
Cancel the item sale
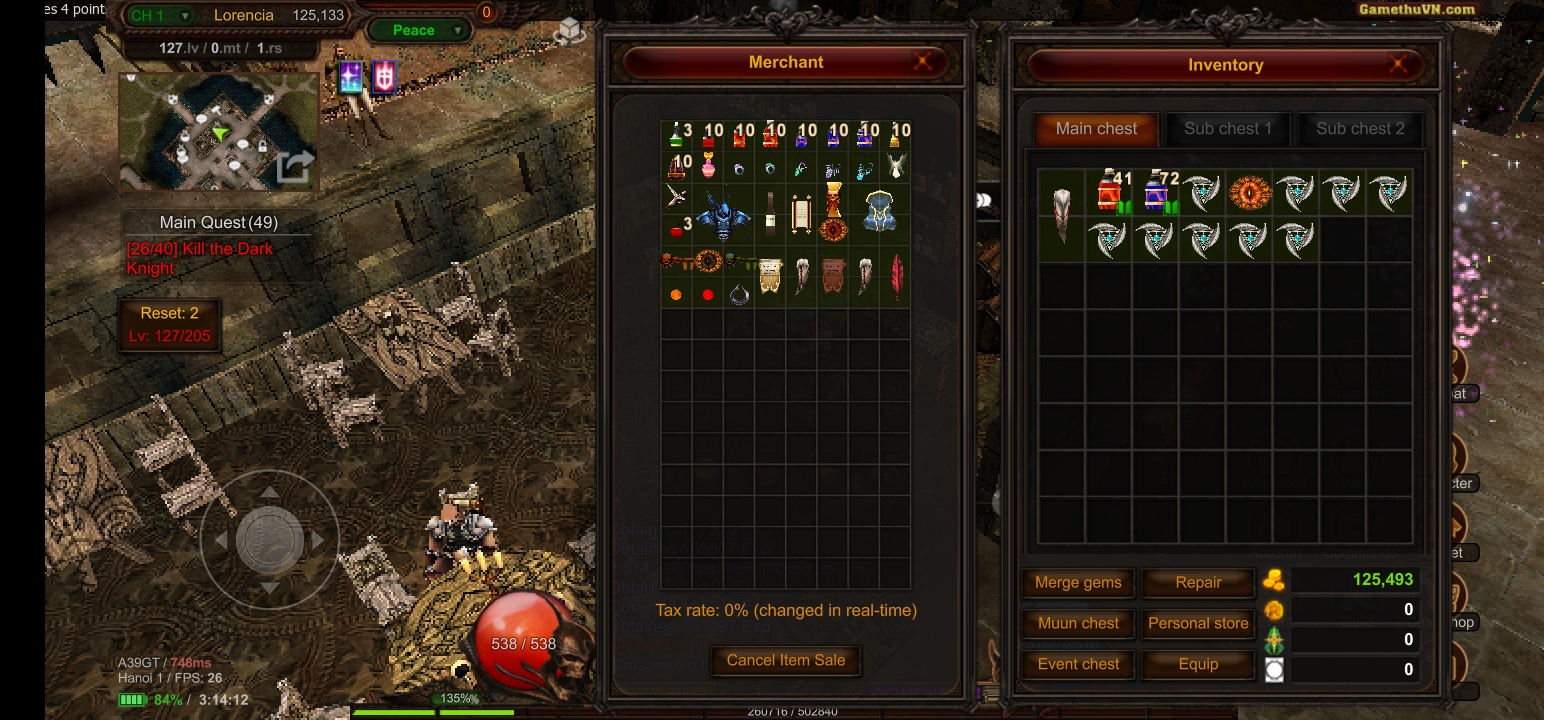[x=785, y=660]
